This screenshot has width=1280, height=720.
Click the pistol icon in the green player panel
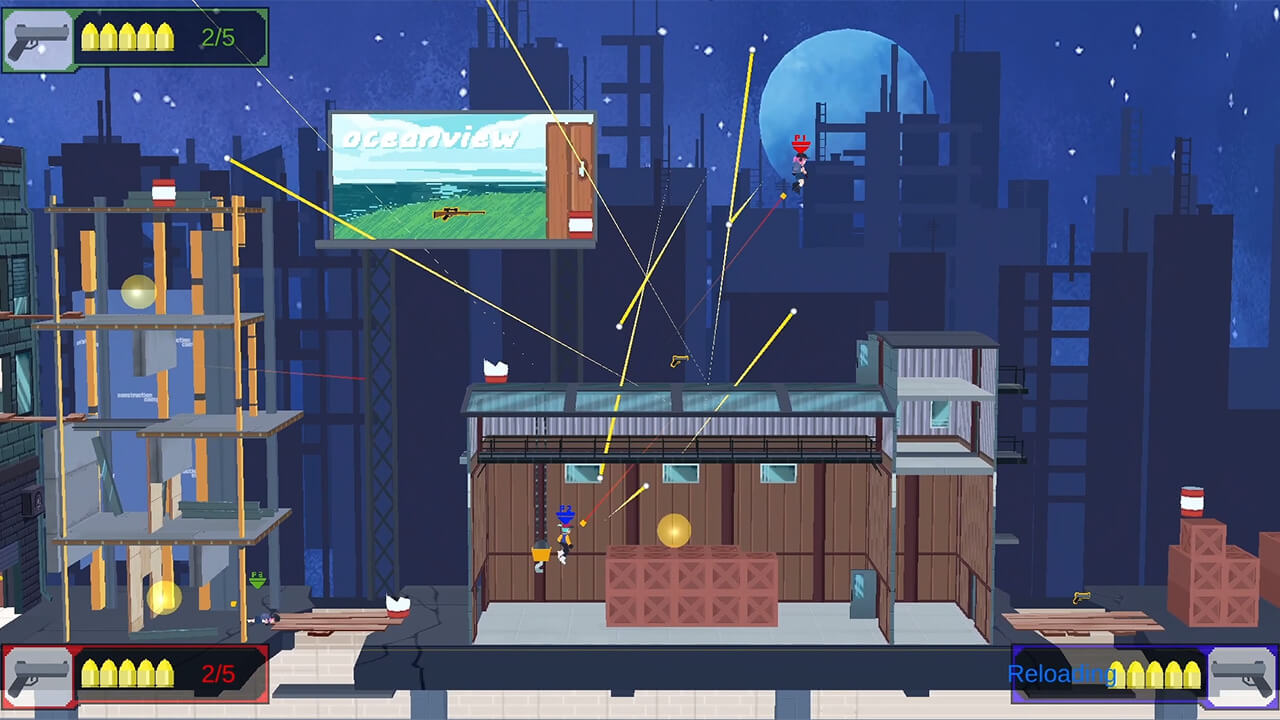(x=38, y=40)
